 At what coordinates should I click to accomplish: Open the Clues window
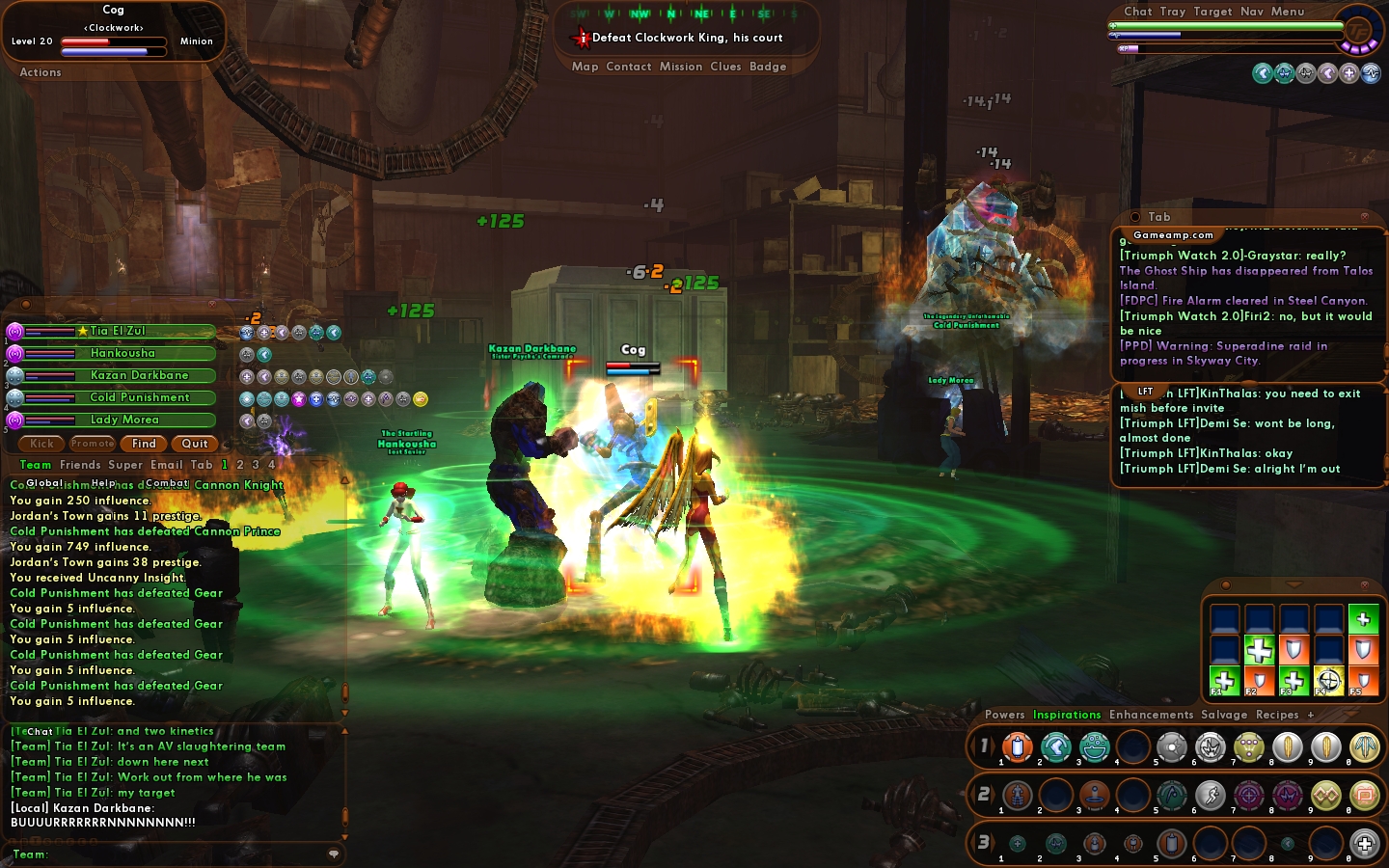click(x=725, y=67)
